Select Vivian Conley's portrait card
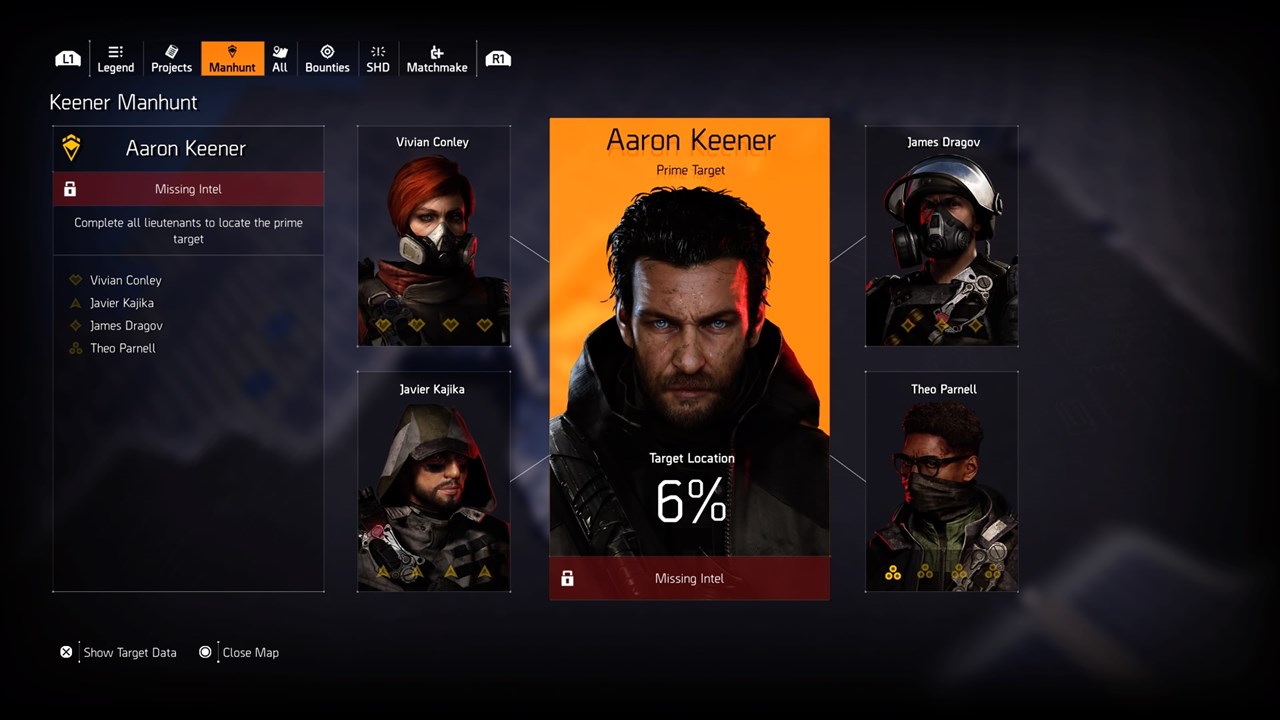This screenshot has width=1280, height=720. tap(433, 236)
